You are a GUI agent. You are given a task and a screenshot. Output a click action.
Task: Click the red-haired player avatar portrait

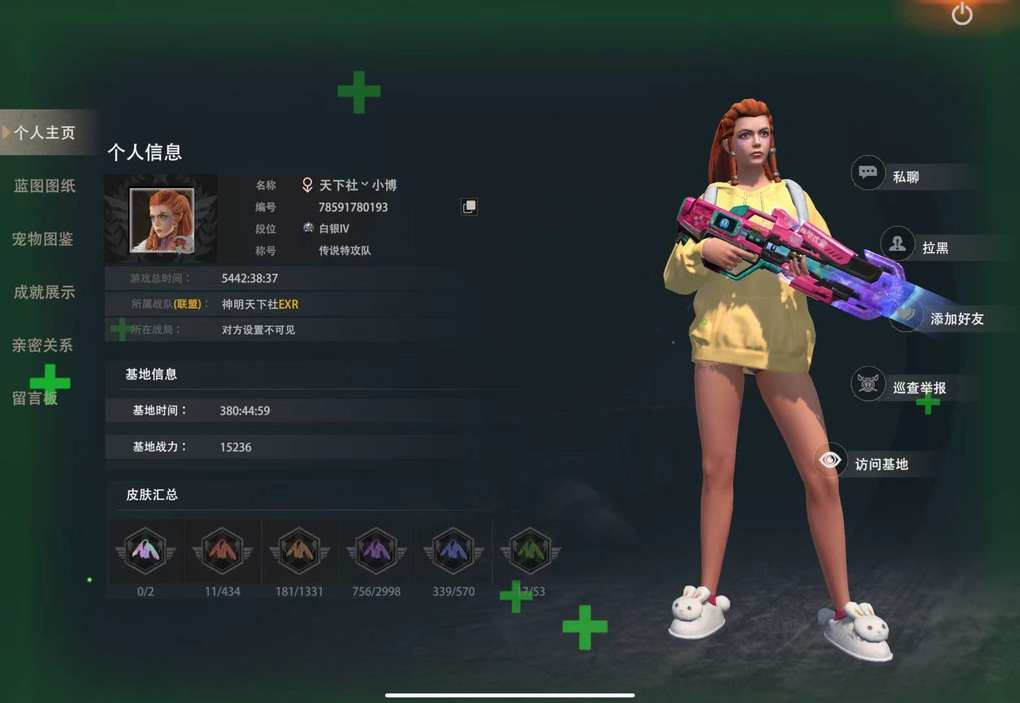(x=161, y=221)
